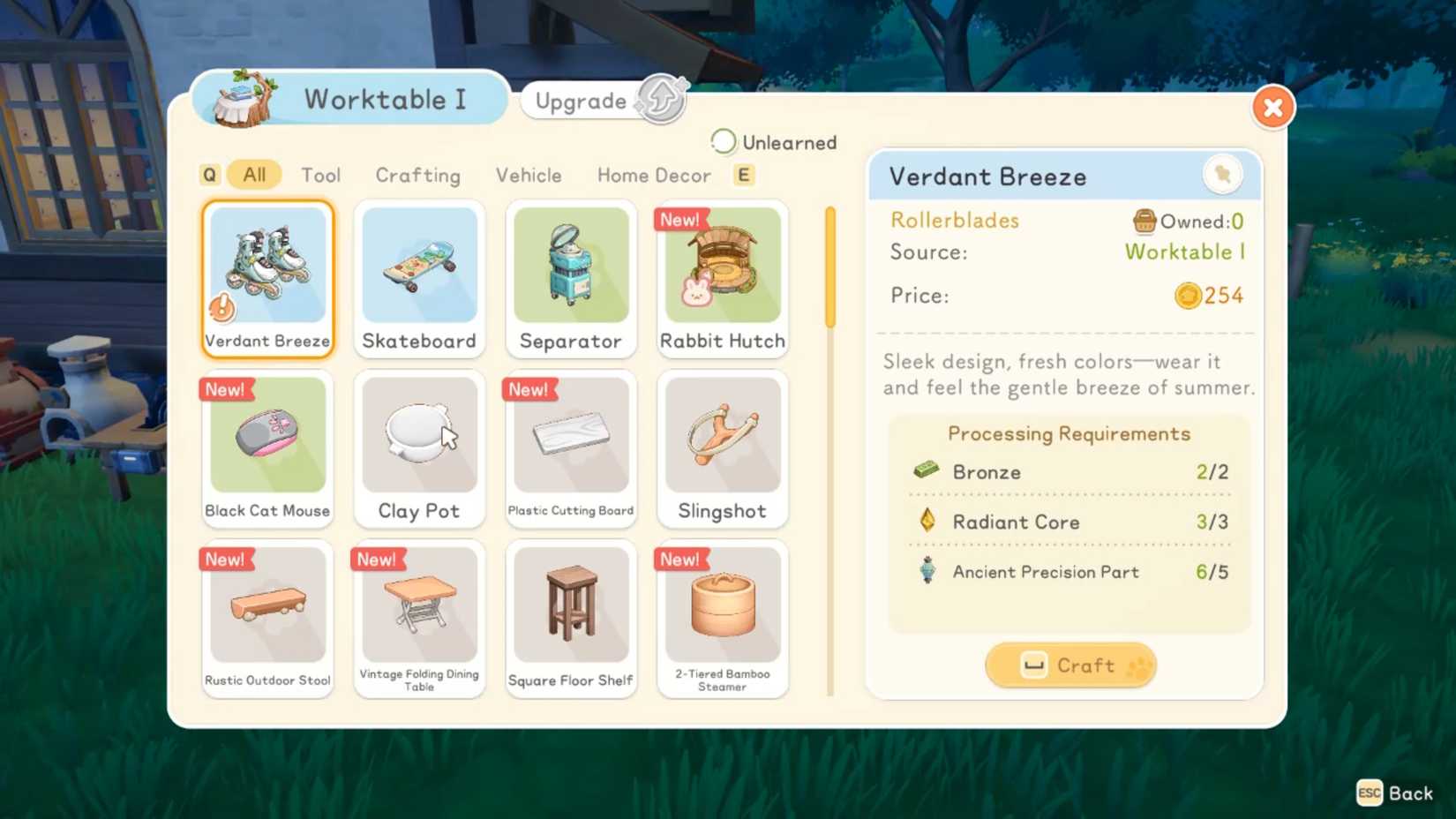Click the ESC Back control
Image resolution: width=1456 pixels, height=819 pixels.
1395,793
